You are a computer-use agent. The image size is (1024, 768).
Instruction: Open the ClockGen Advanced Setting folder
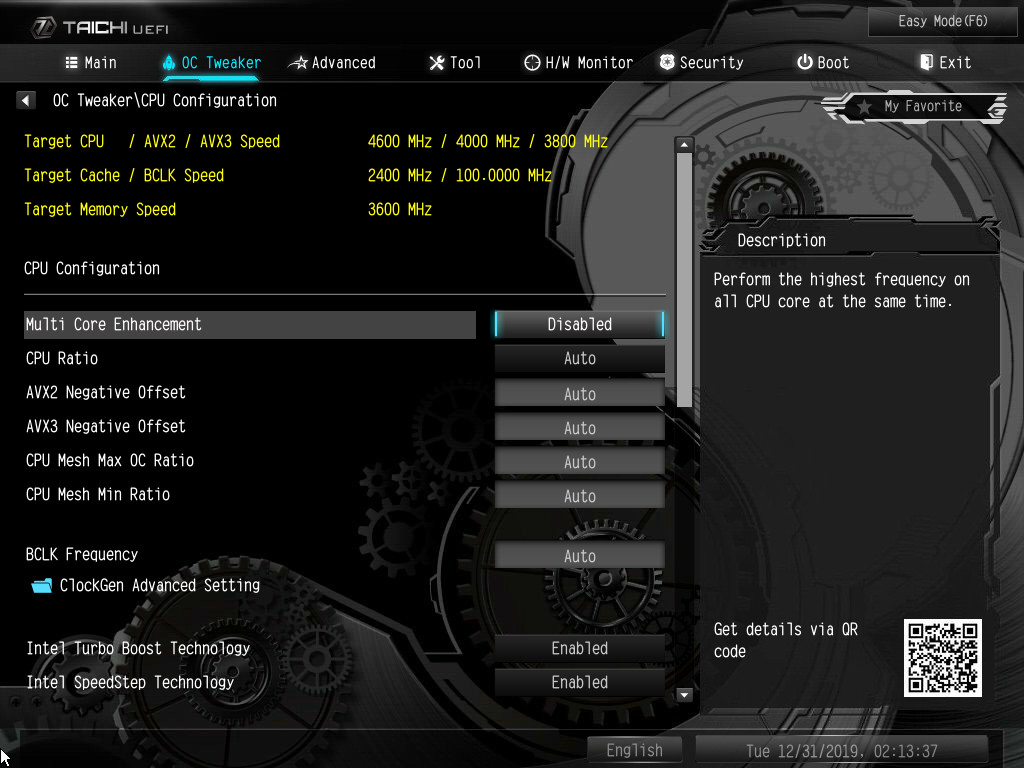tap(159, 586)
